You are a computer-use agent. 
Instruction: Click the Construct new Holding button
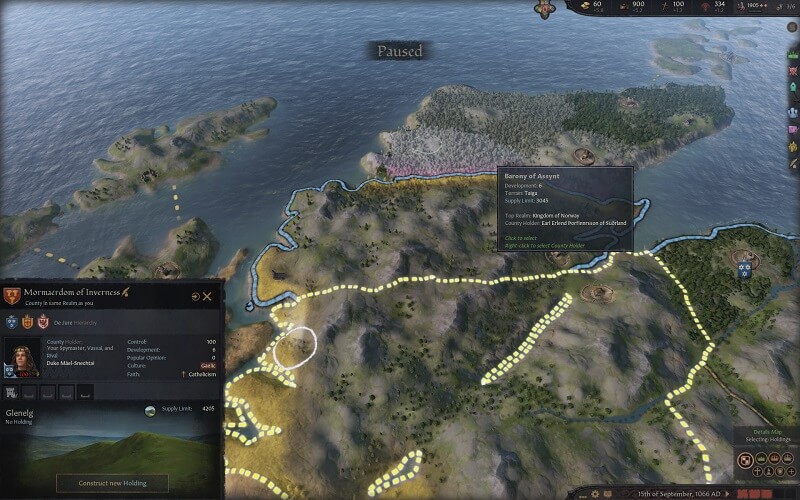(x=111, y=483)
